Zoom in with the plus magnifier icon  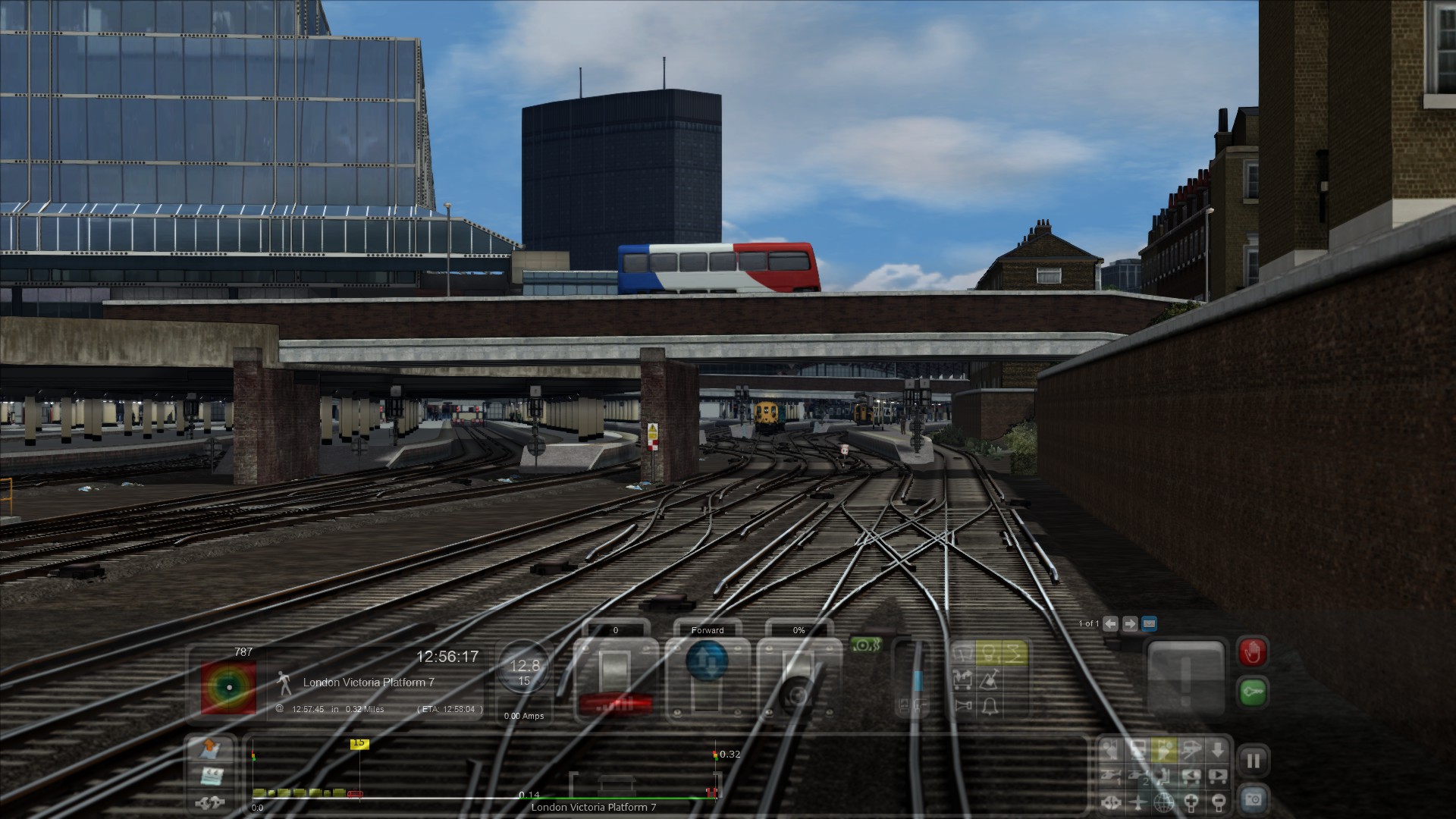click(x=1192, y=801)
